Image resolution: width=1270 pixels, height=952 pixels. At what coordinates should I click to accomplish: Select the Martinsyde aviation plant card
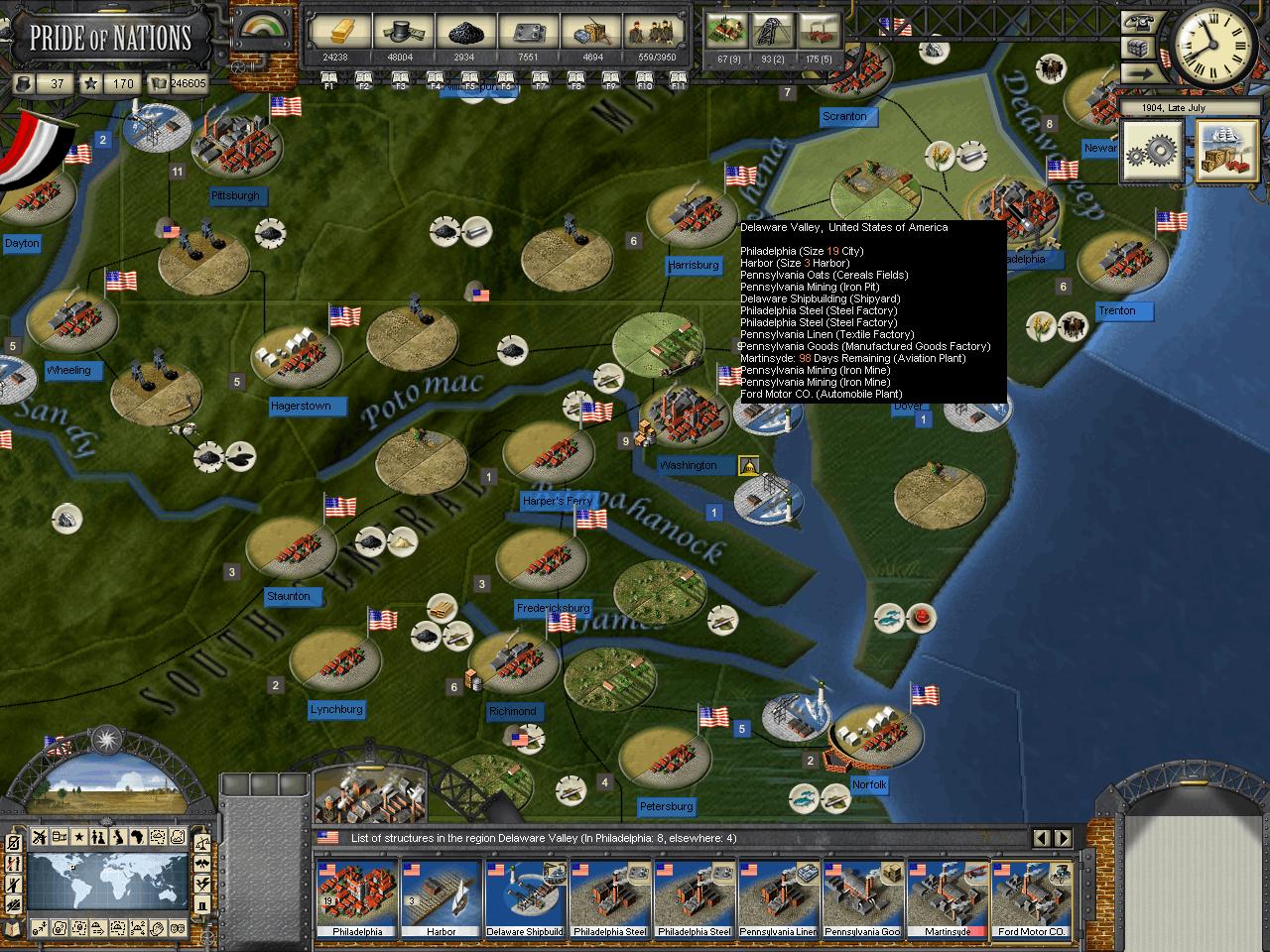pyautogui.click(x=948, y=897)
